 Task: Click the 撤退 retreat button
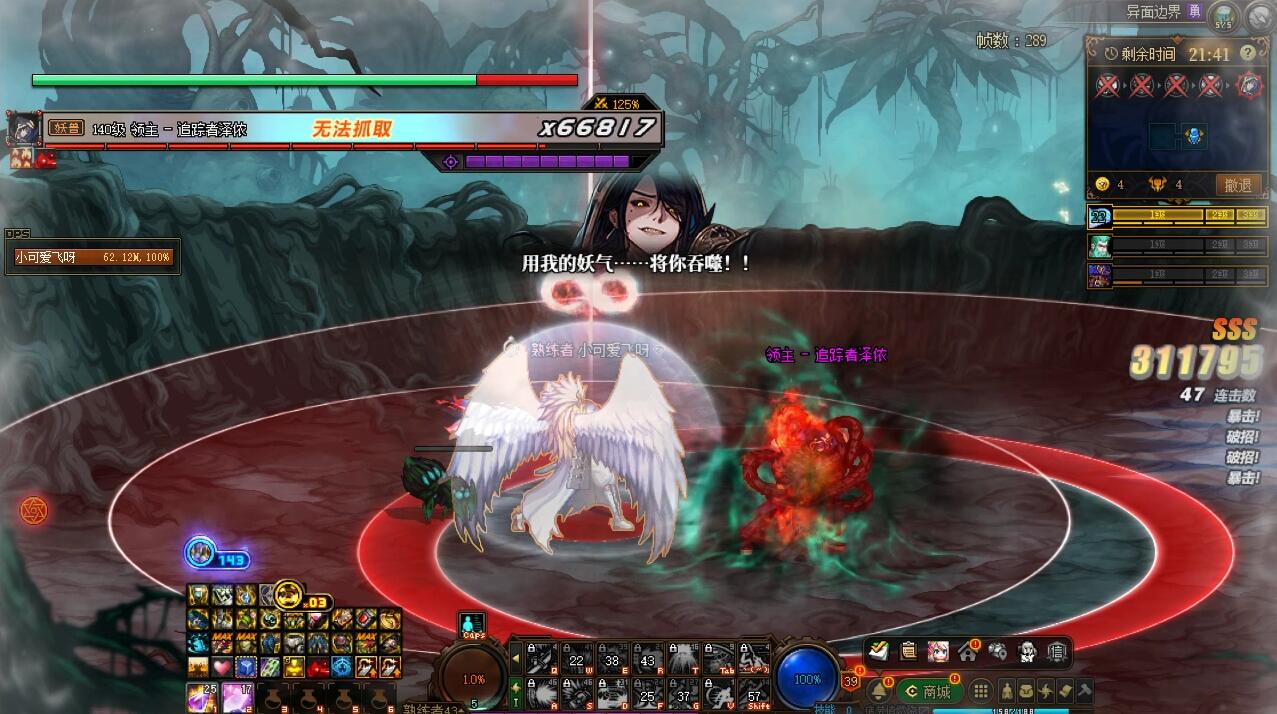[1238, 185]
